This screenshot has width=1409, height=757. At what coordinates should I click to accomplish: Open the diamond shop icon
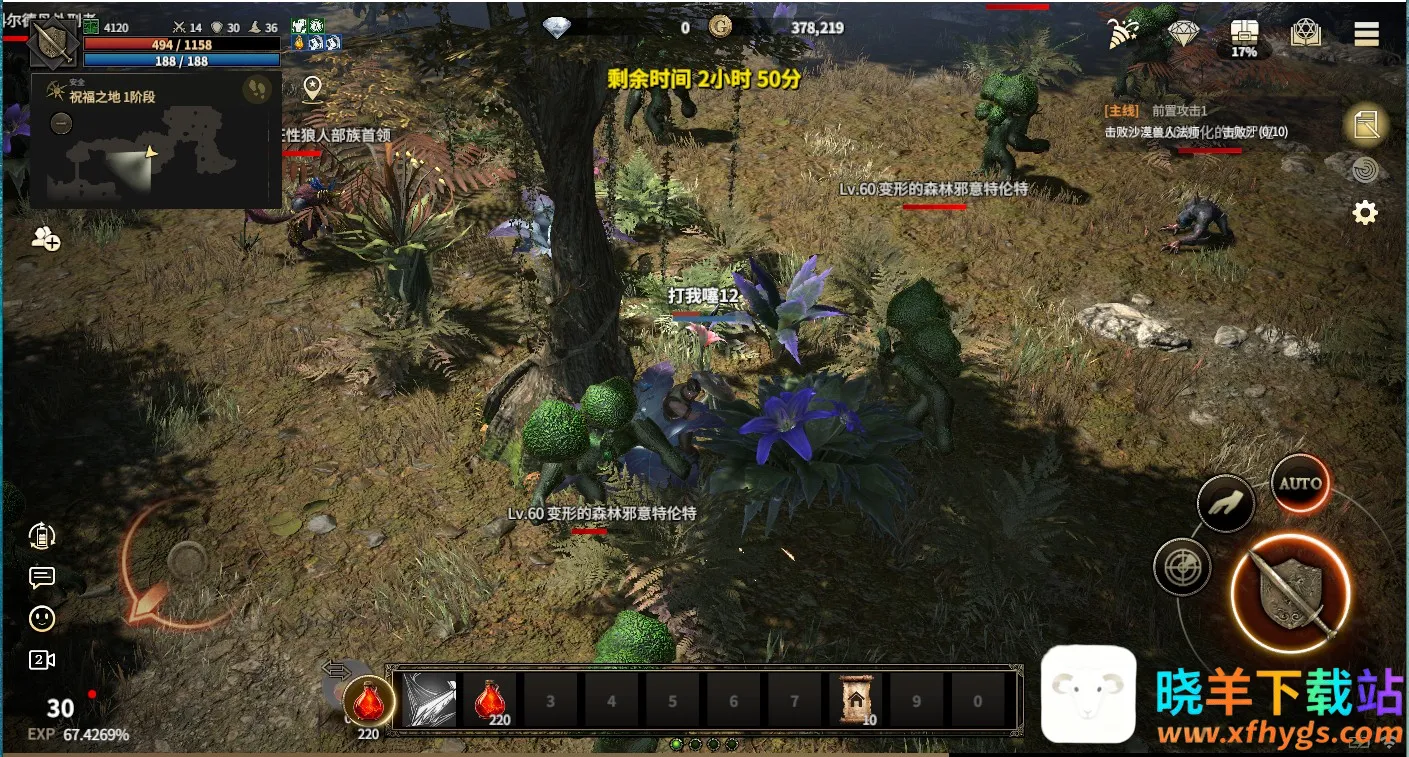click(1182, 33)
